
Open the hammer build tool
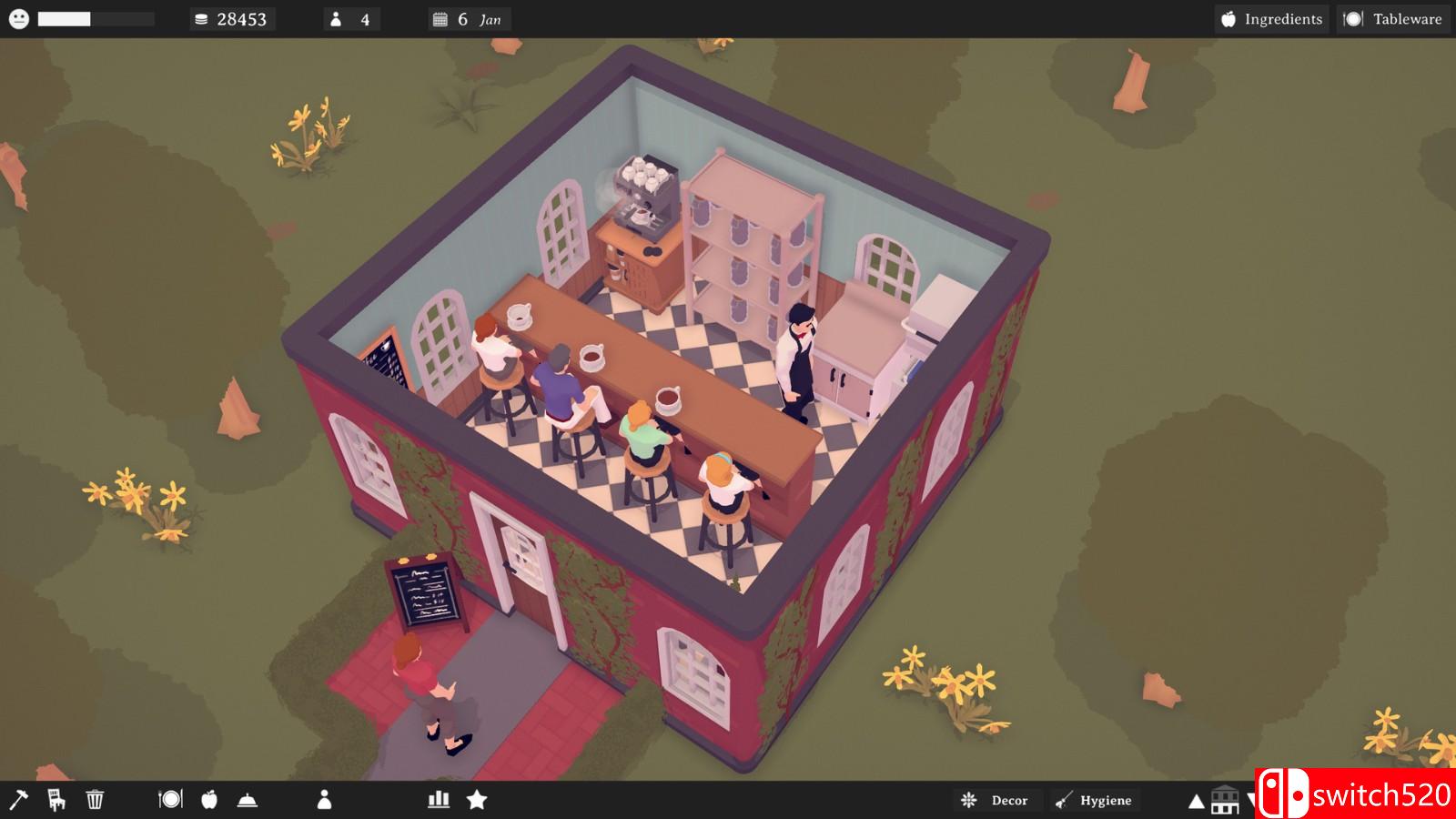[18, 800]
